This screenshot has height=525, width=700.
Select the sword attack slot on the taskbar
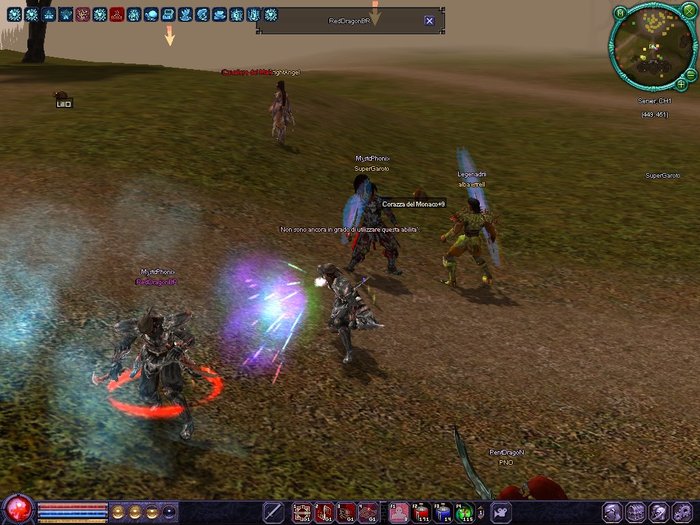[272, 512]
